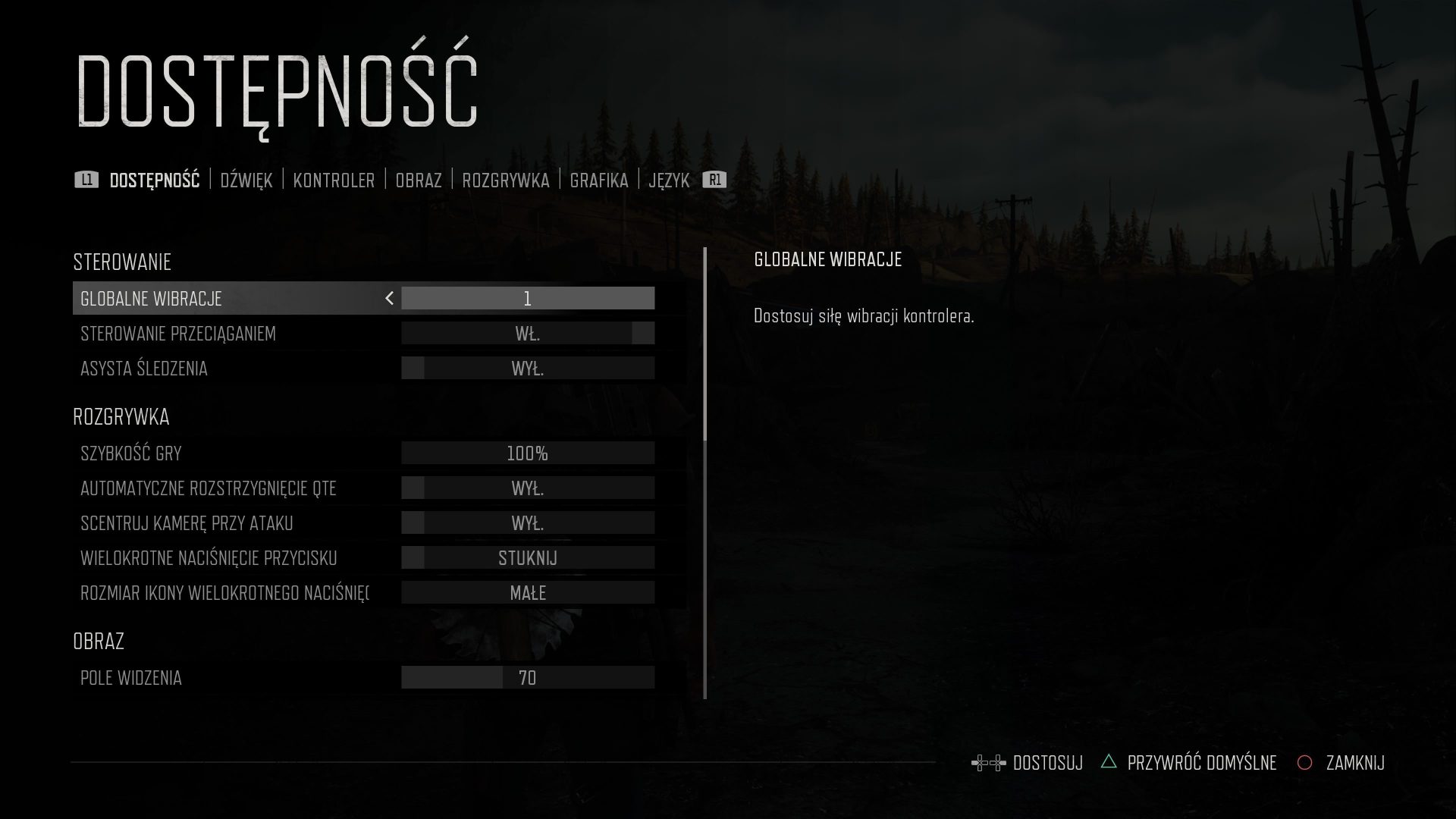Click Przywróć Domyślne to reset settings
This screenshot has width=1456, height=819.
pos(1201,762)
